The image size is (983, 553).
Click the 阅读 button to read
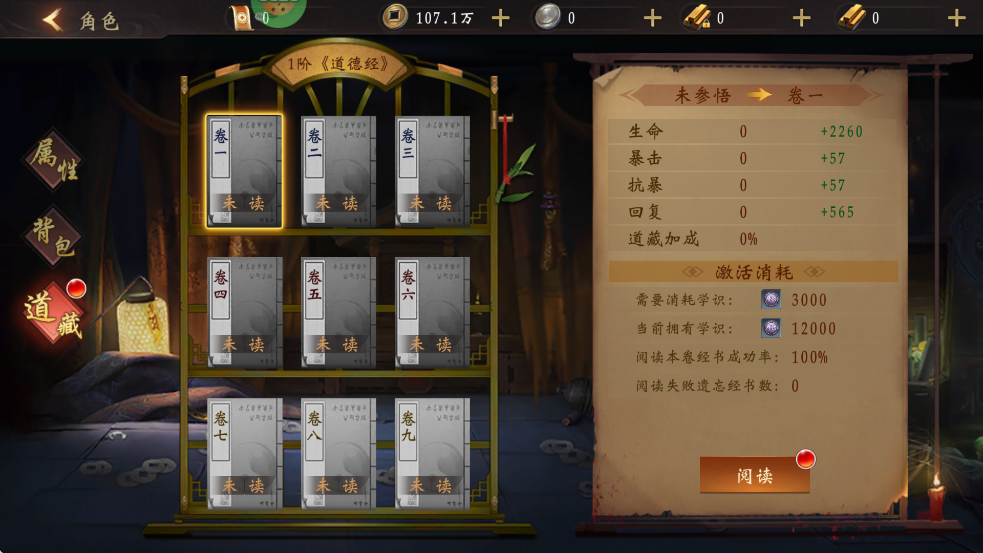pyautogui.click(x=754, y=476)
